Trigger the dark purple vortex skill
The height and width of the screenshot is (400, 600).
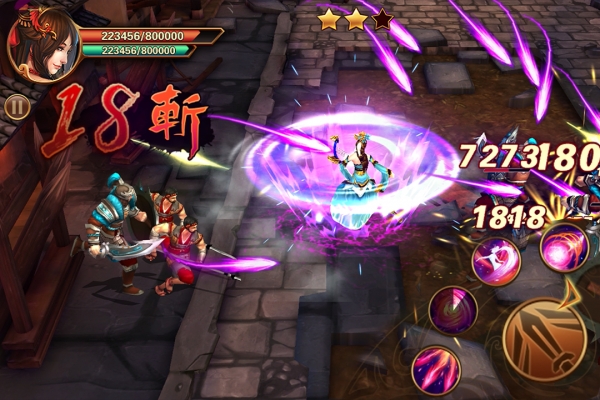(x=452, y=309)
